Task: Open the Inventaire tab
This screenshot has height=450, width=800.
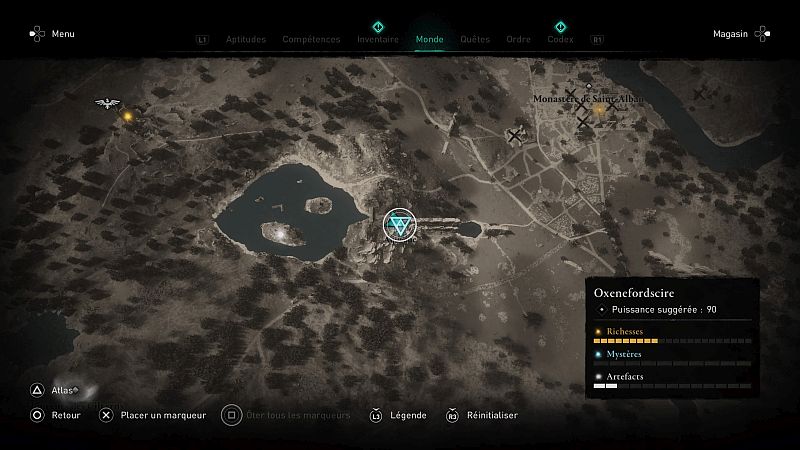Action: pos(377,40)
